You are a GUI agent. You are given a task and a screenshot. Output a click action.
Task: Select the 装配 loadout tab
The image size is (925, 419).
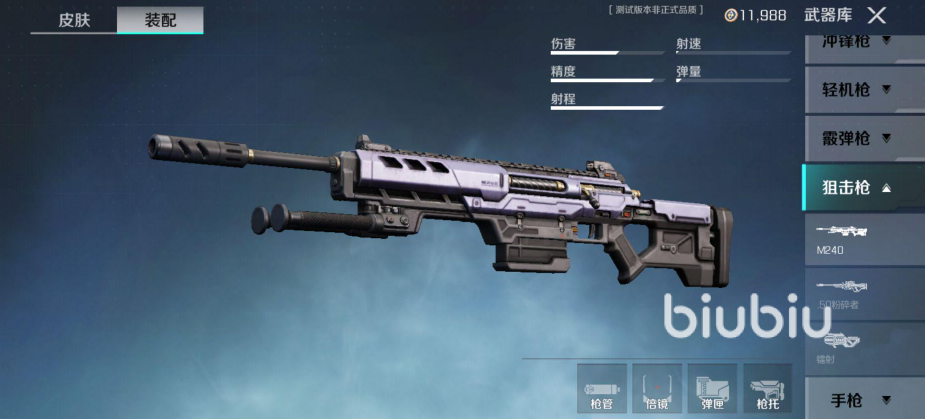tap(160, 19)
